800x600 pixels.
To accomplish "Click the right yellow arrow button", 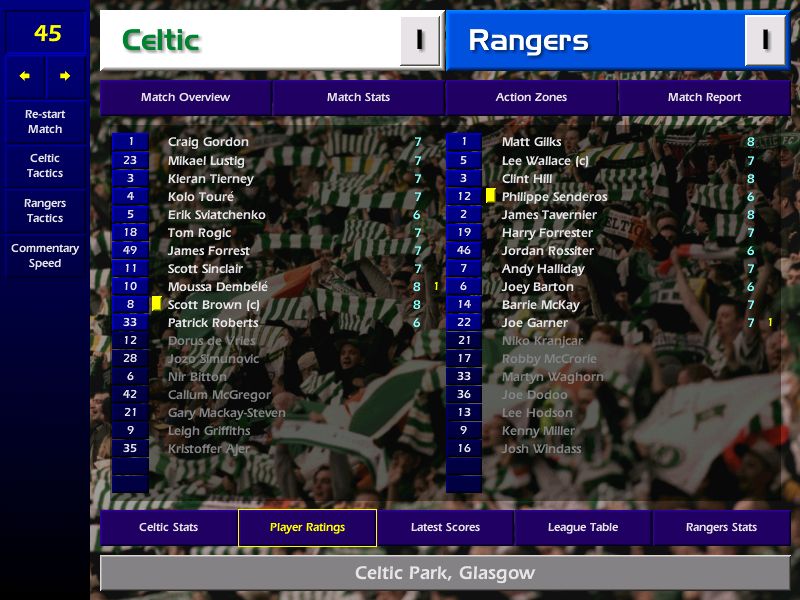I will (65, 76).
